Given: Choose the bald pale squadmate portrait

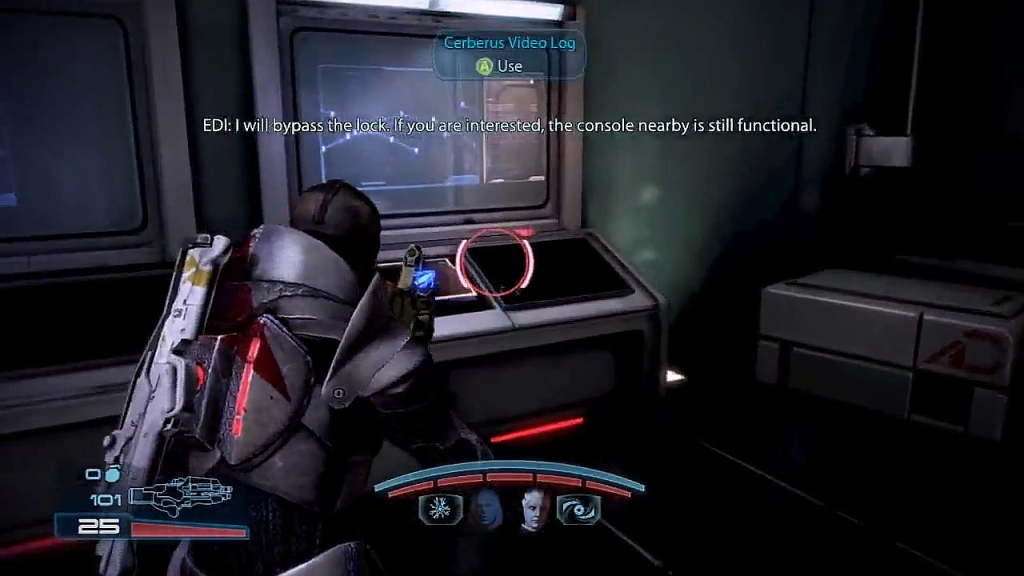Looking at the screenshot, I should (529, 509).
